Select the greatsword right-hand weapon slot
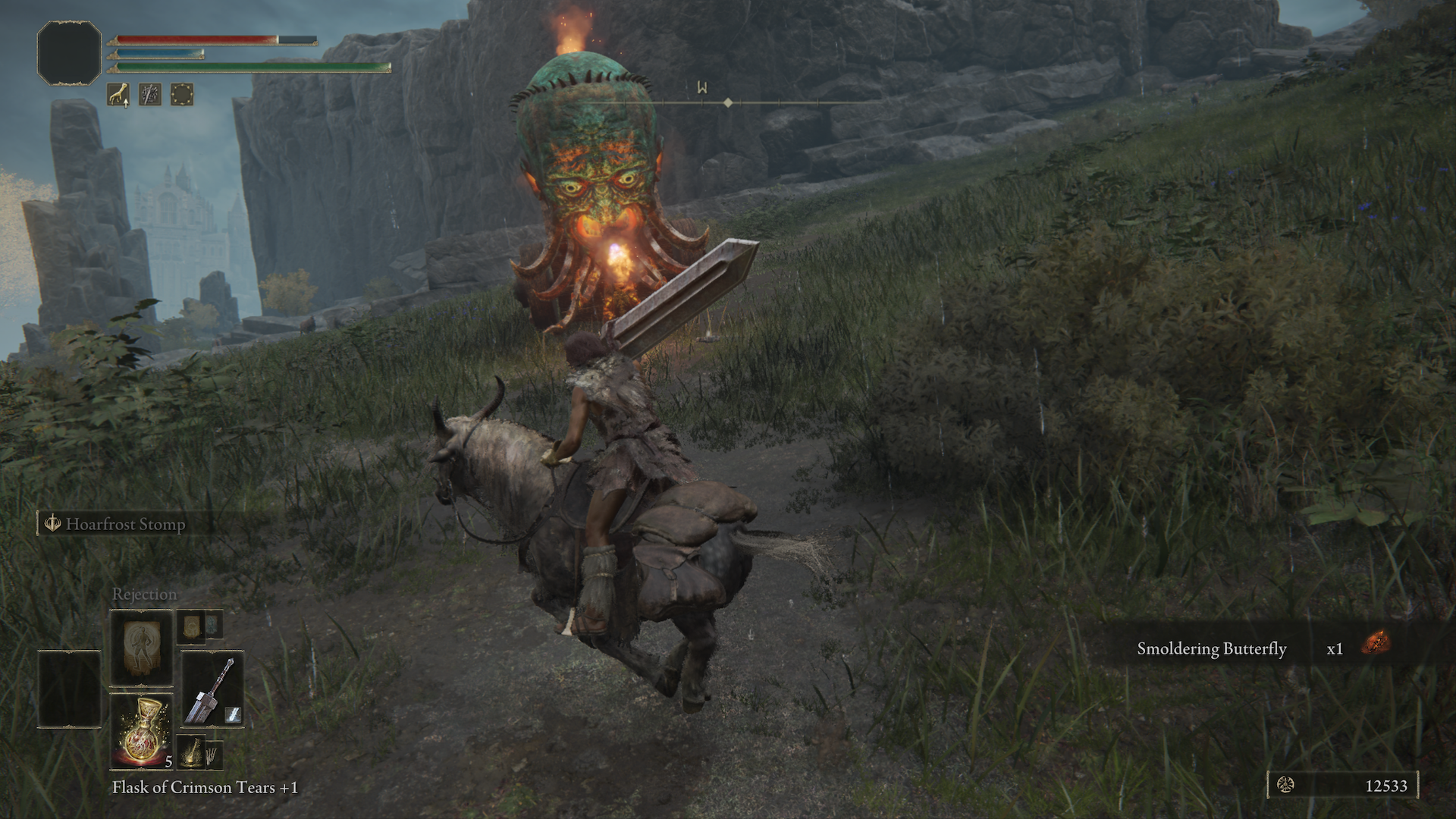The height and width of the screenshot is (819, 1456). point(212,689)
